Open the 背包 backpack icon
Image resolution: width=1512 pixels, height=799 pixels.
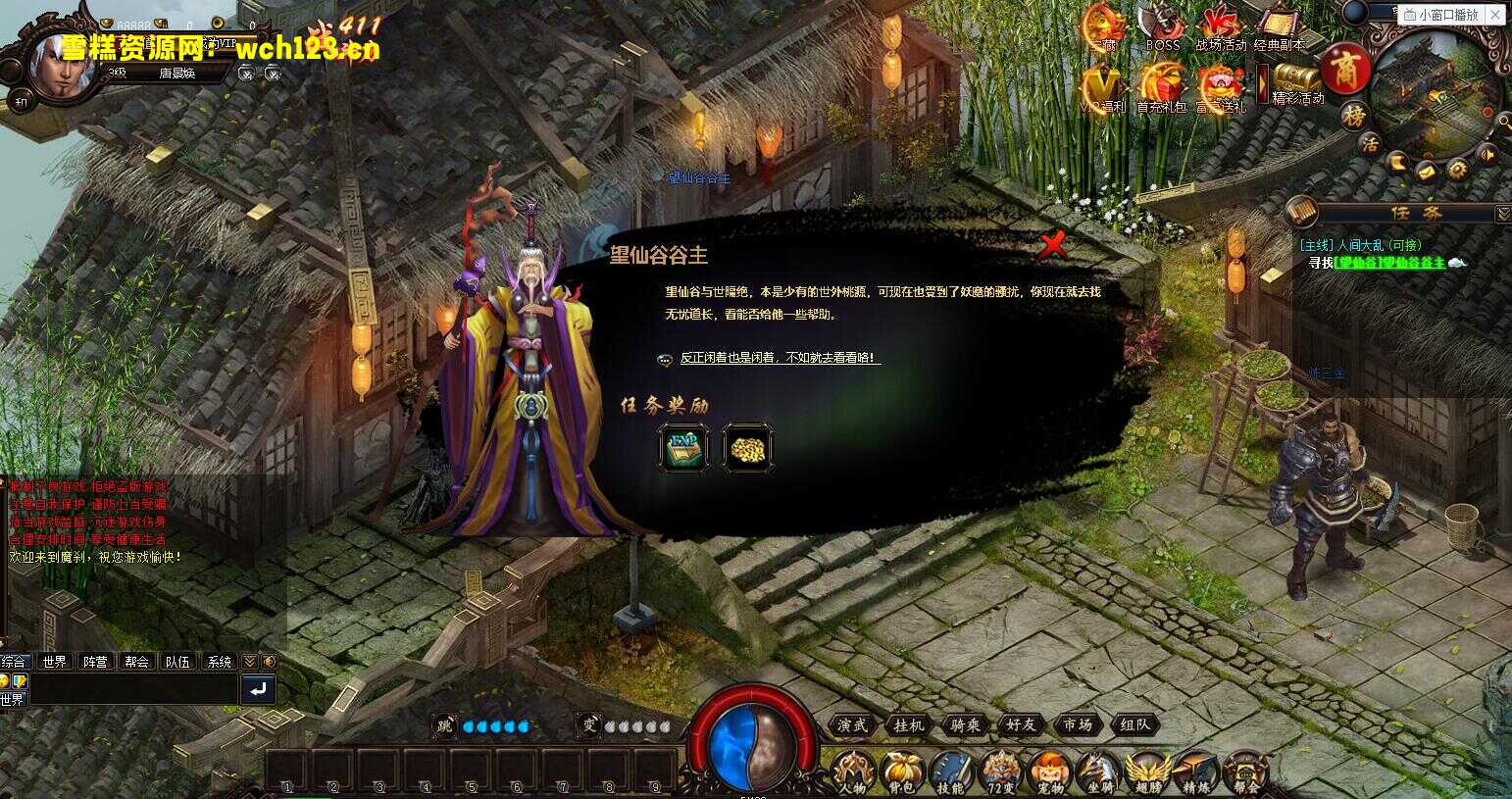pyautogui.click(x=901, y=772)
